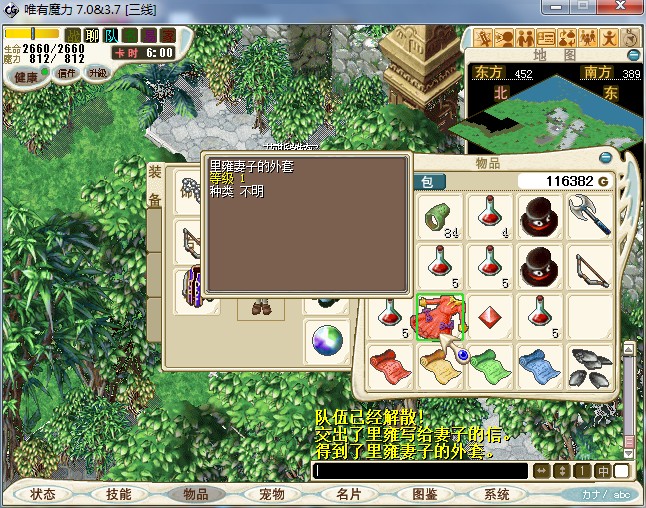Select the green scroll item
Image resolution: width=646 pixels, height=508 pixels.
(490, 366)
